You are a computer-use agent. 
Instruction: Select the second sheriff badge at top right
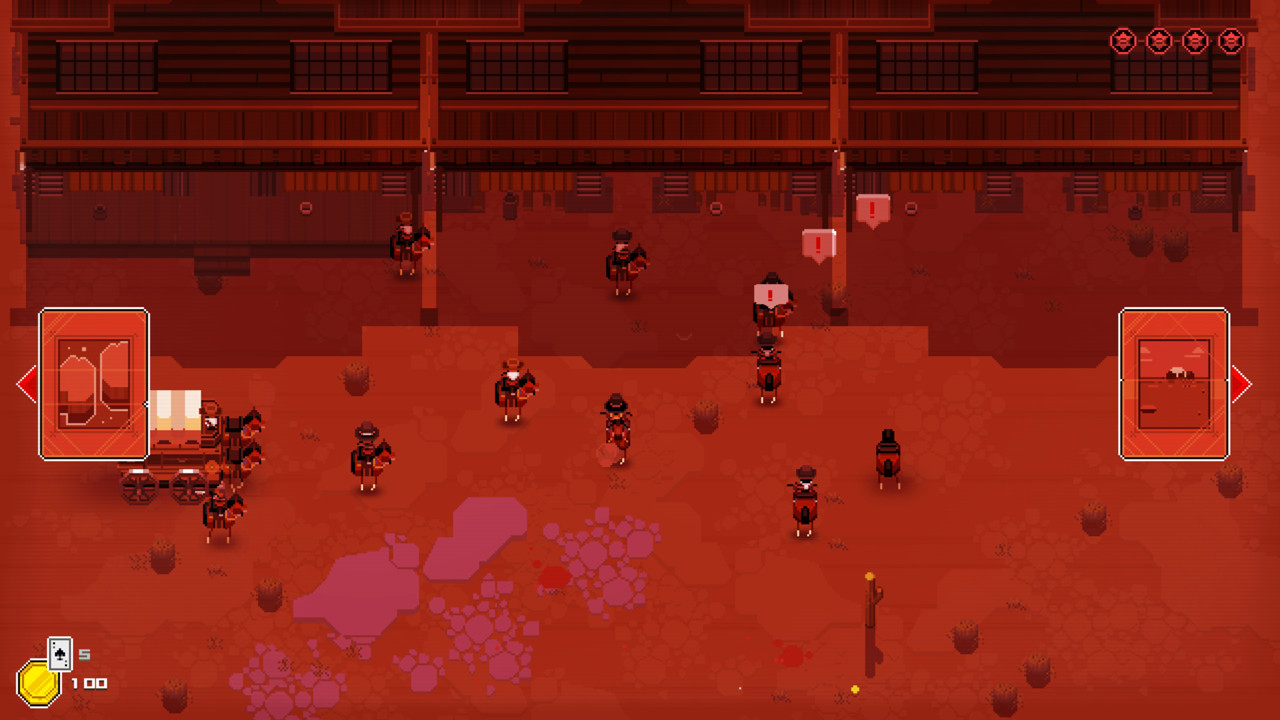point(1158,42)
